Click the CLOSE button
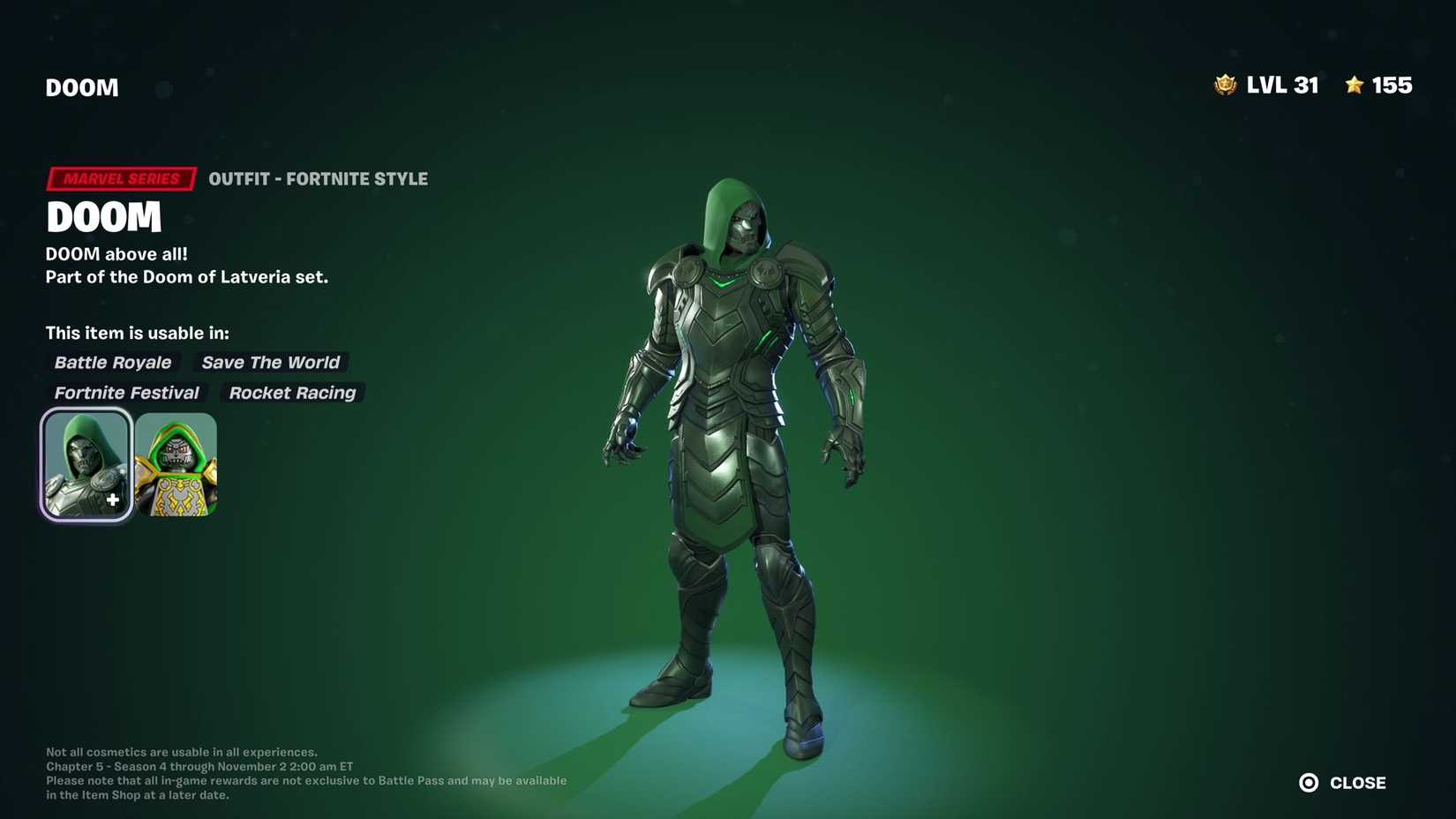The image size is (1456, 819). click(1356, 782)
